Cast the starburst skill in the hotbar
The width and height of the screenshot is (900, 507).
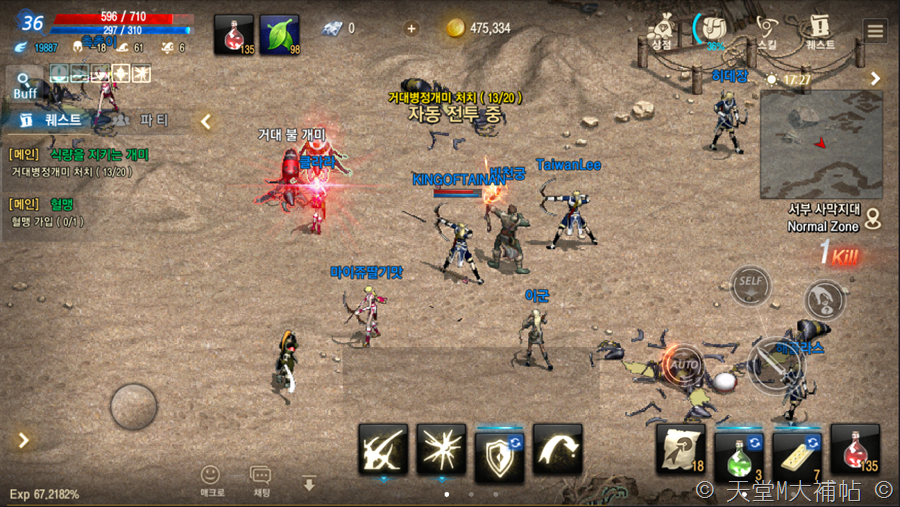point(441,449)
